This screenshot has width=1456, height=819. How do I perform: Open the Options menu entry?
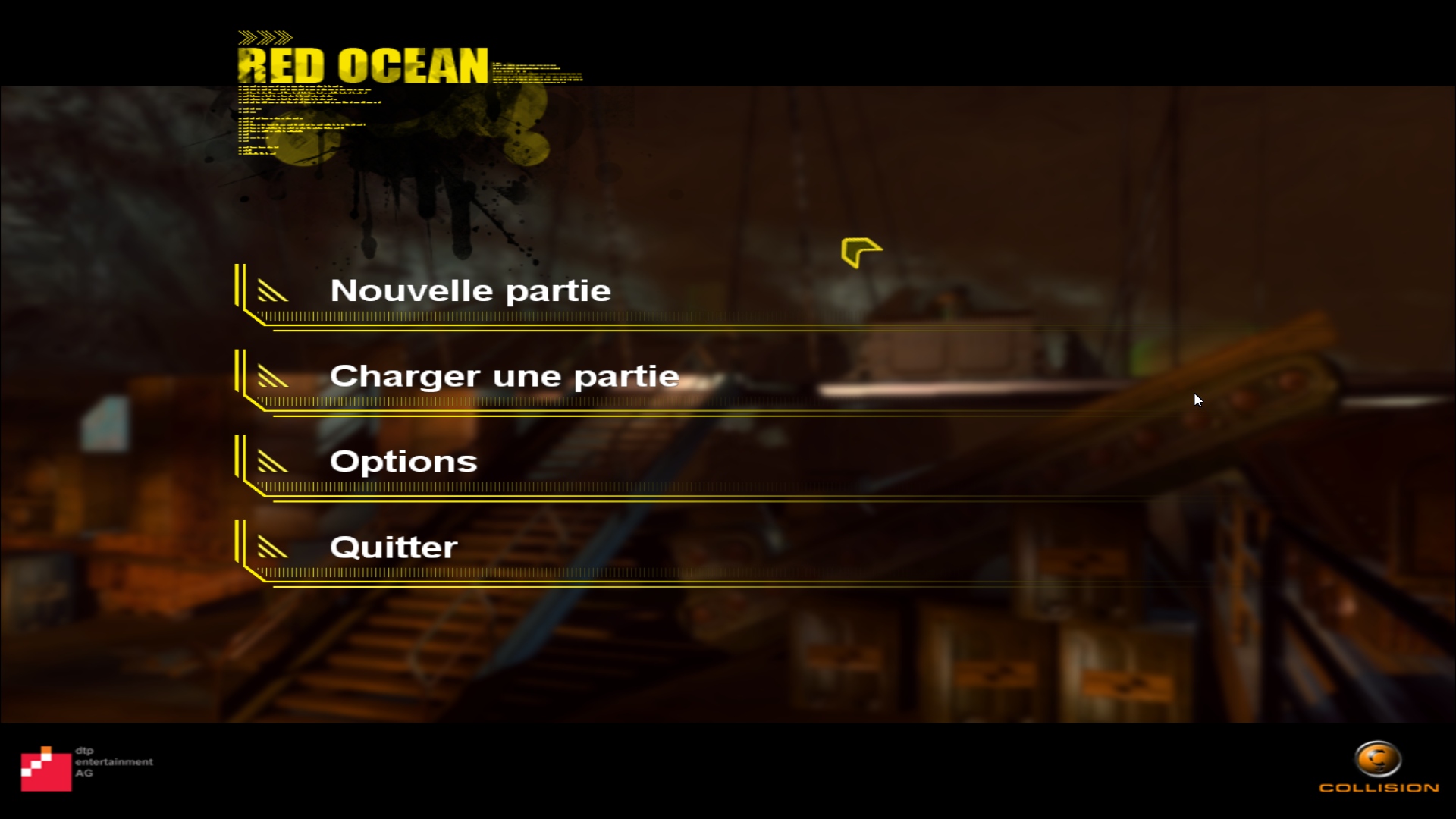tap(403, 461)
